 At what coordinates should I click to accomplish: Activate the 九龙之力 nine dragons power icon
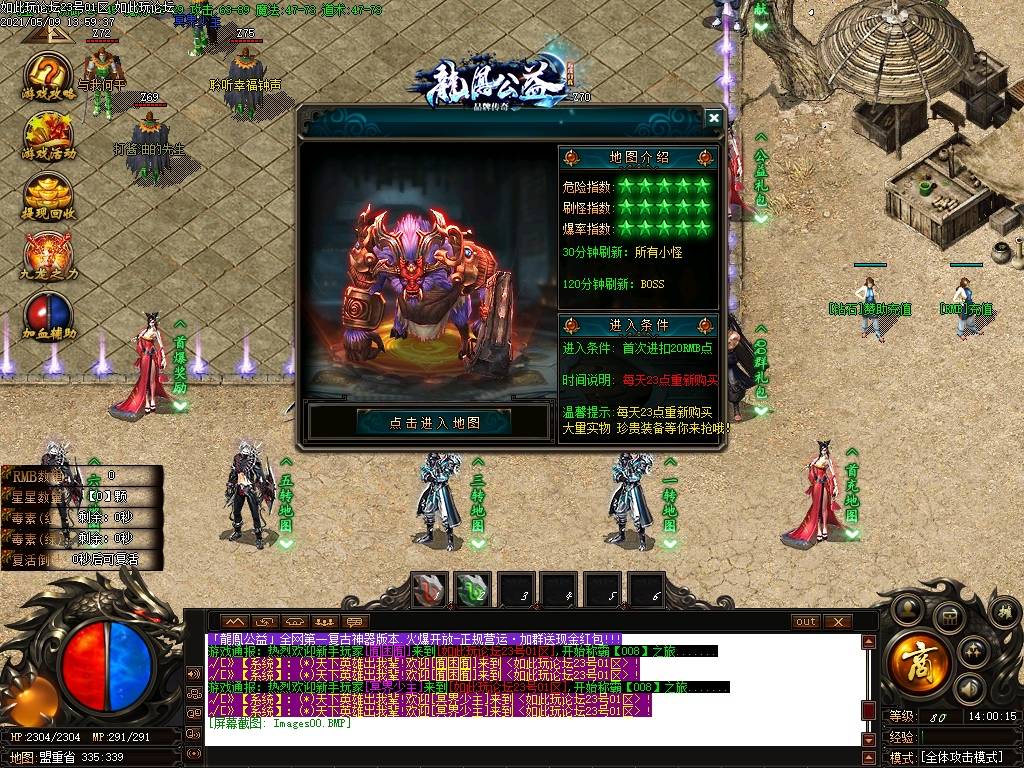(49, 256)
